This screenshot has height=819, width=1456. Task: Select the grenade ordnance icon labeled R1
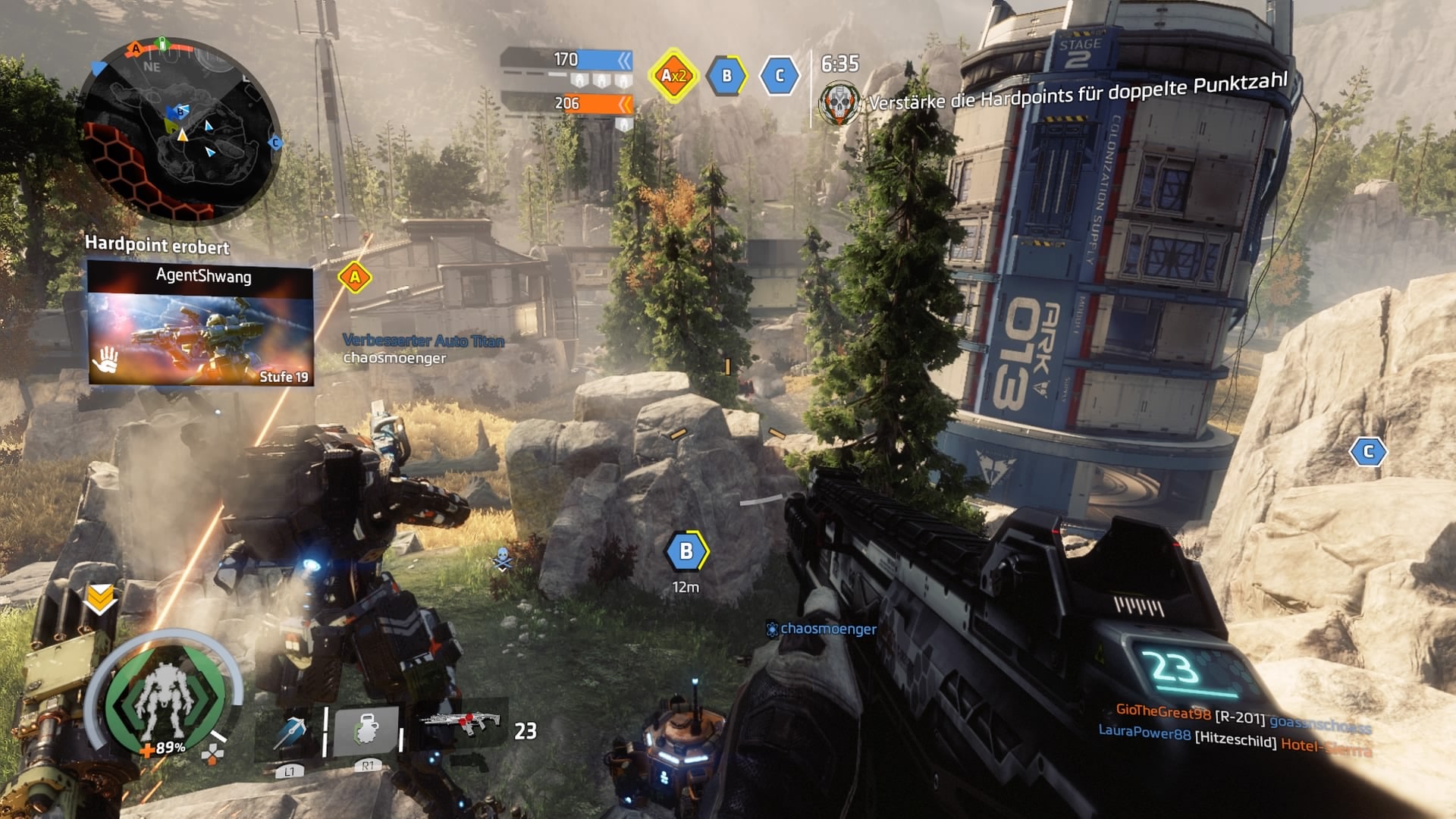[367, 732]
